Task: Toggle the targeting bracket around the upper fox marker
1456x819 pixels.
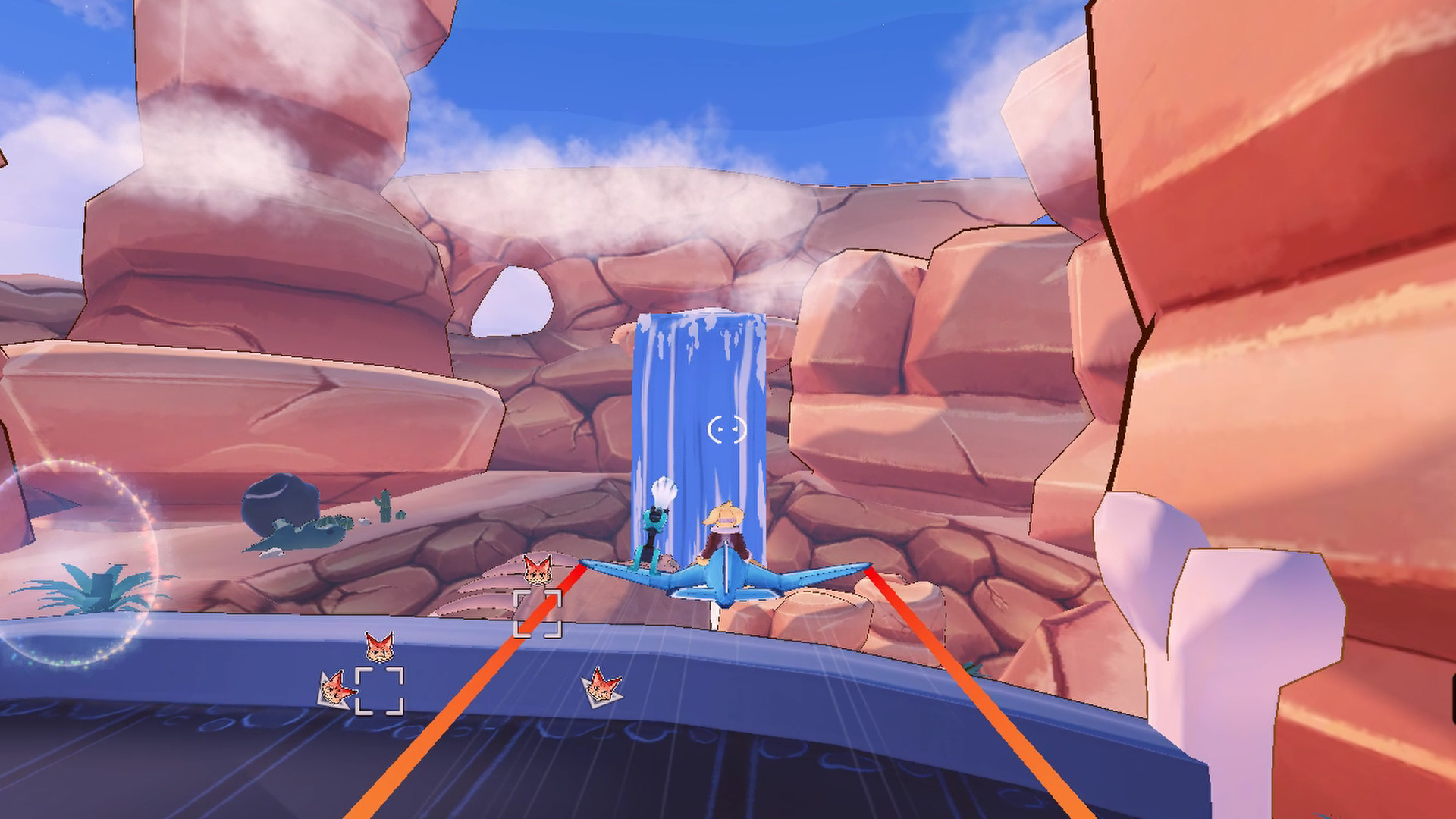Action: pos(538,614)
